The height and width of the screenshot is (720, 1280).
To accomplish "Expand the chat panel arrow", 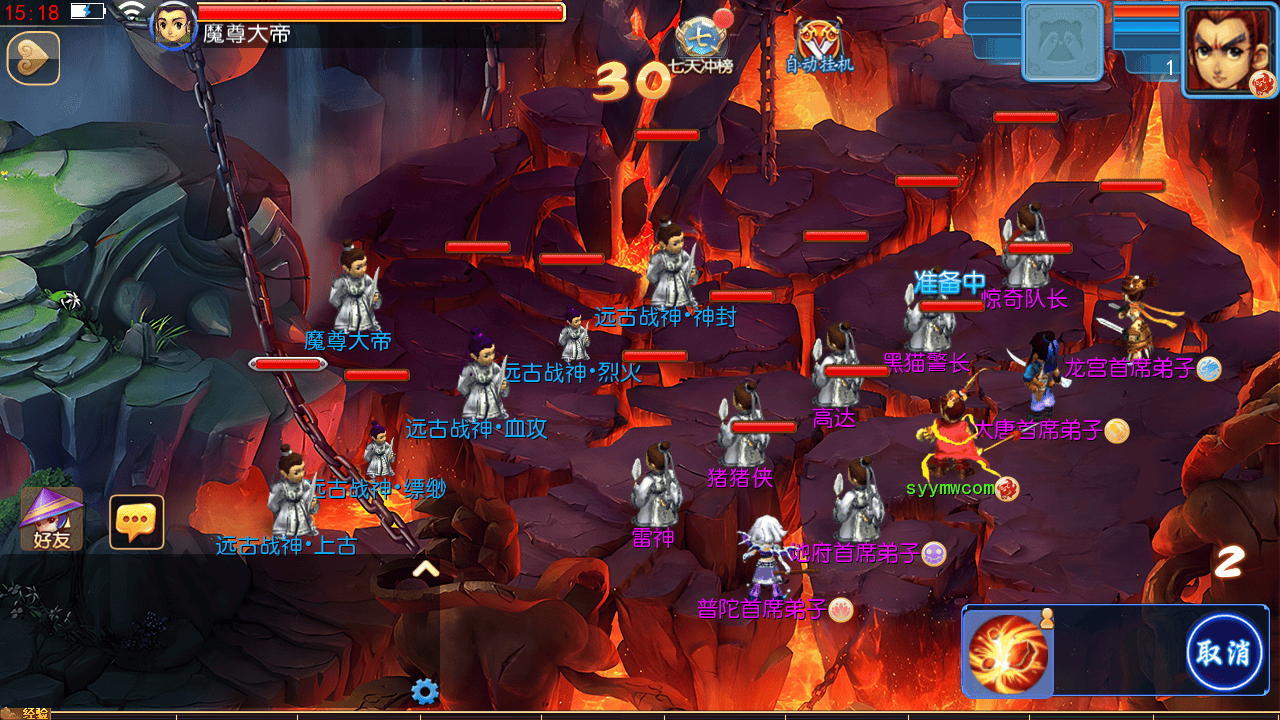I will click(426, 570).
